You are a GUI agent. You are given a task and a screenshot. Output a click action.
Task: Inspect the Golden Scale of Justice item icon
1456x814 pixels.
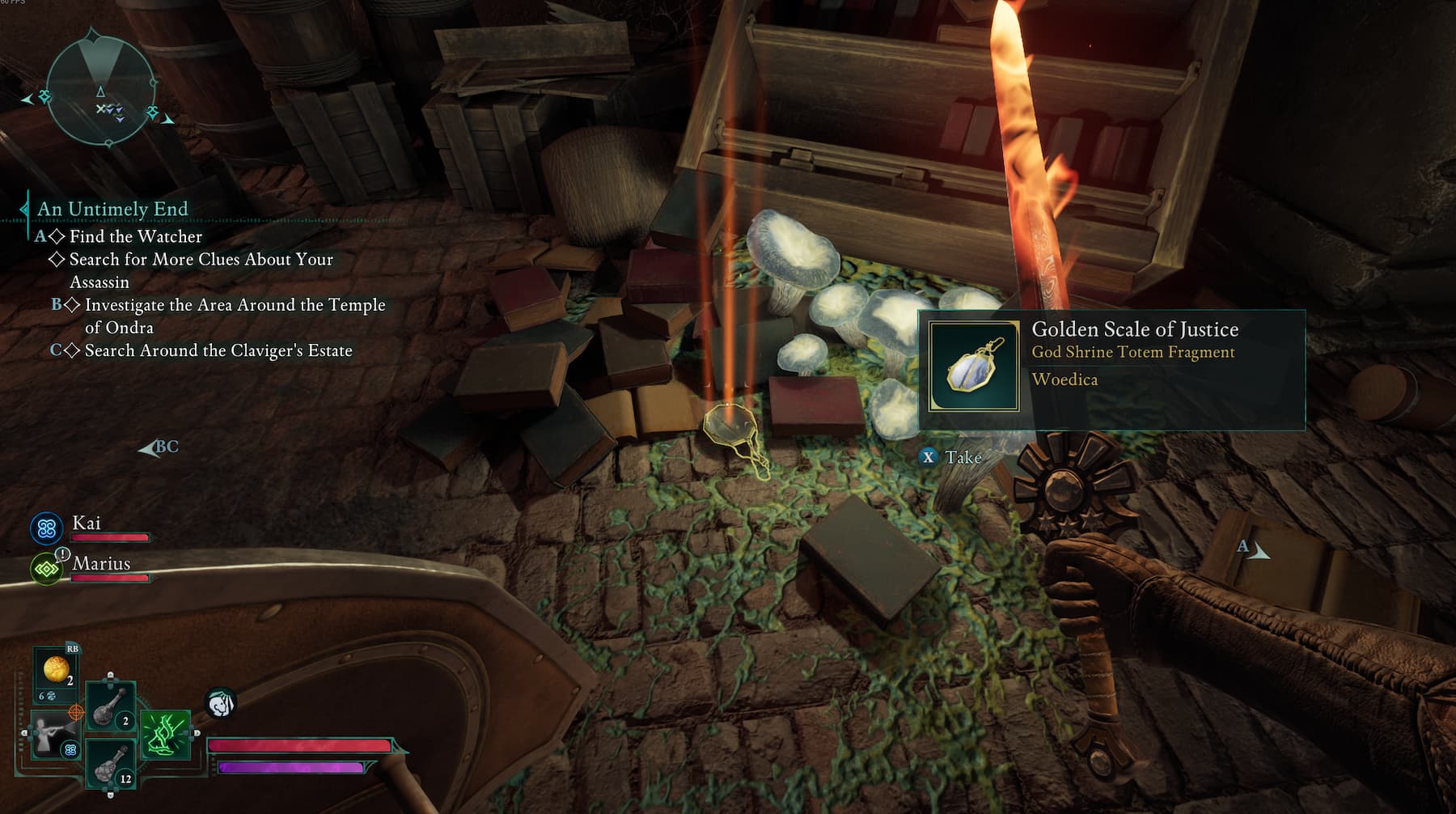pyautogui.click(x=974, y=367)
